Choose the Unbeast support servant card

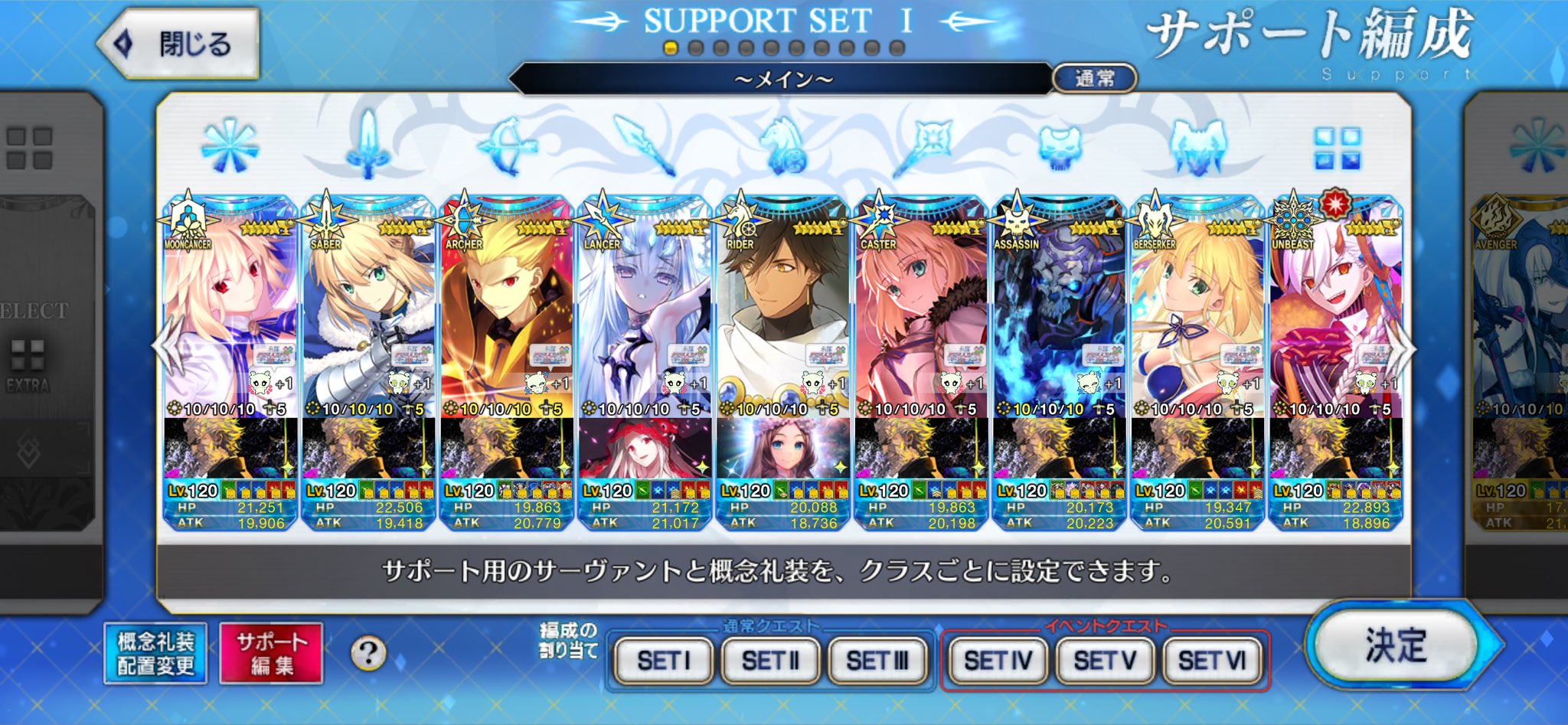(x=1335, y=322)
